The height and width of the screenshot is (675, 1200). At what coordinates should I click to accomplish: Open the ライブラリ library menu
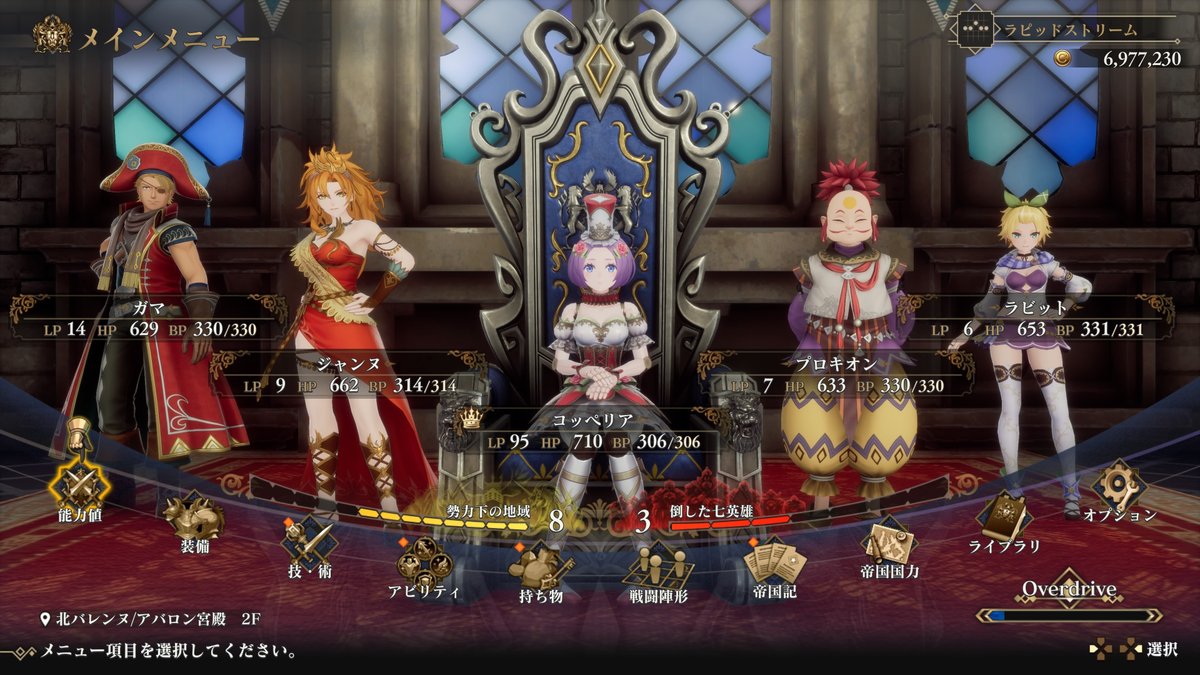point(1004,519)
